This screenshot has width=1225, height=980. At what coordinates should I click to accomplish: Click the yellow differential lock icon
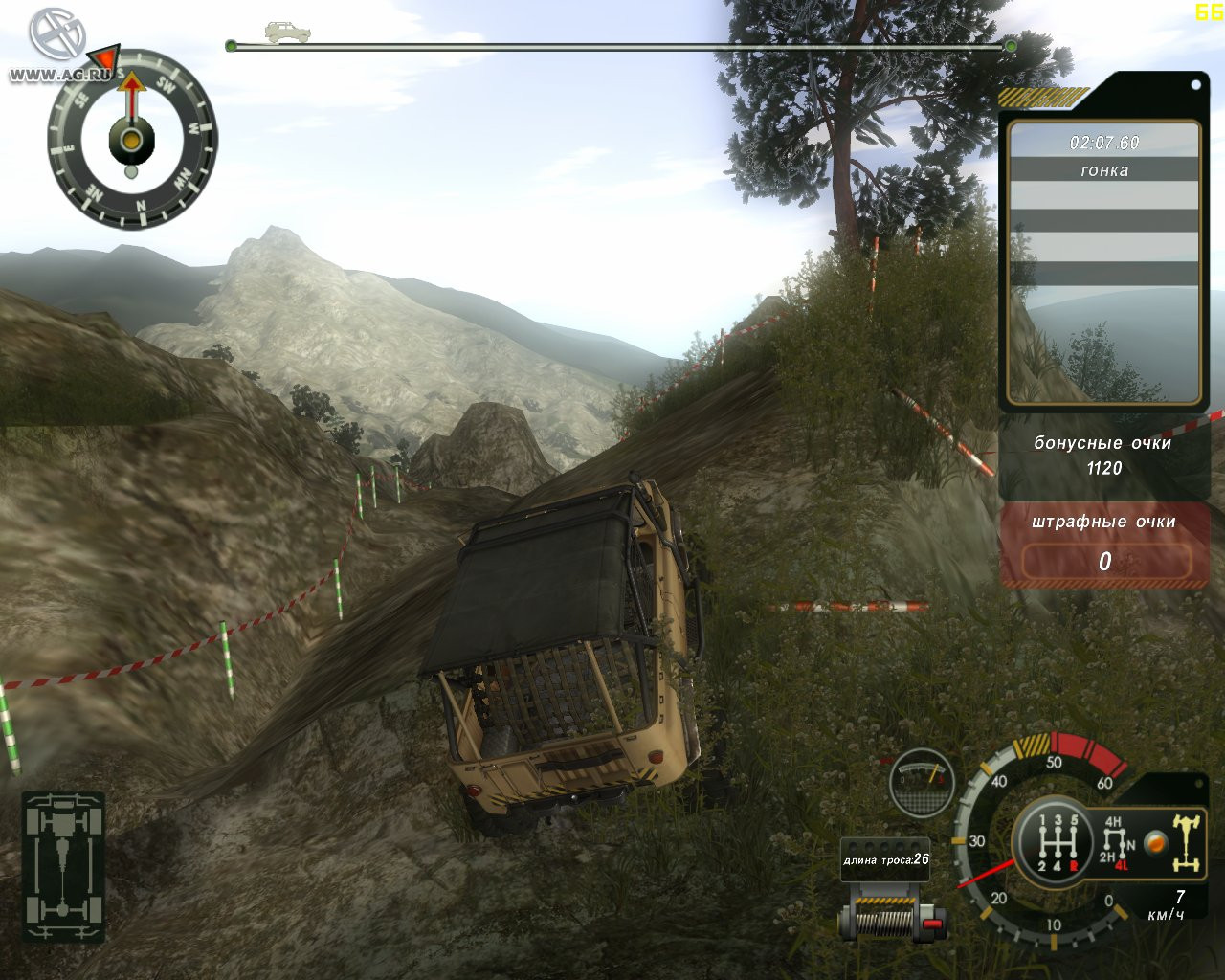click(1187, 842)
